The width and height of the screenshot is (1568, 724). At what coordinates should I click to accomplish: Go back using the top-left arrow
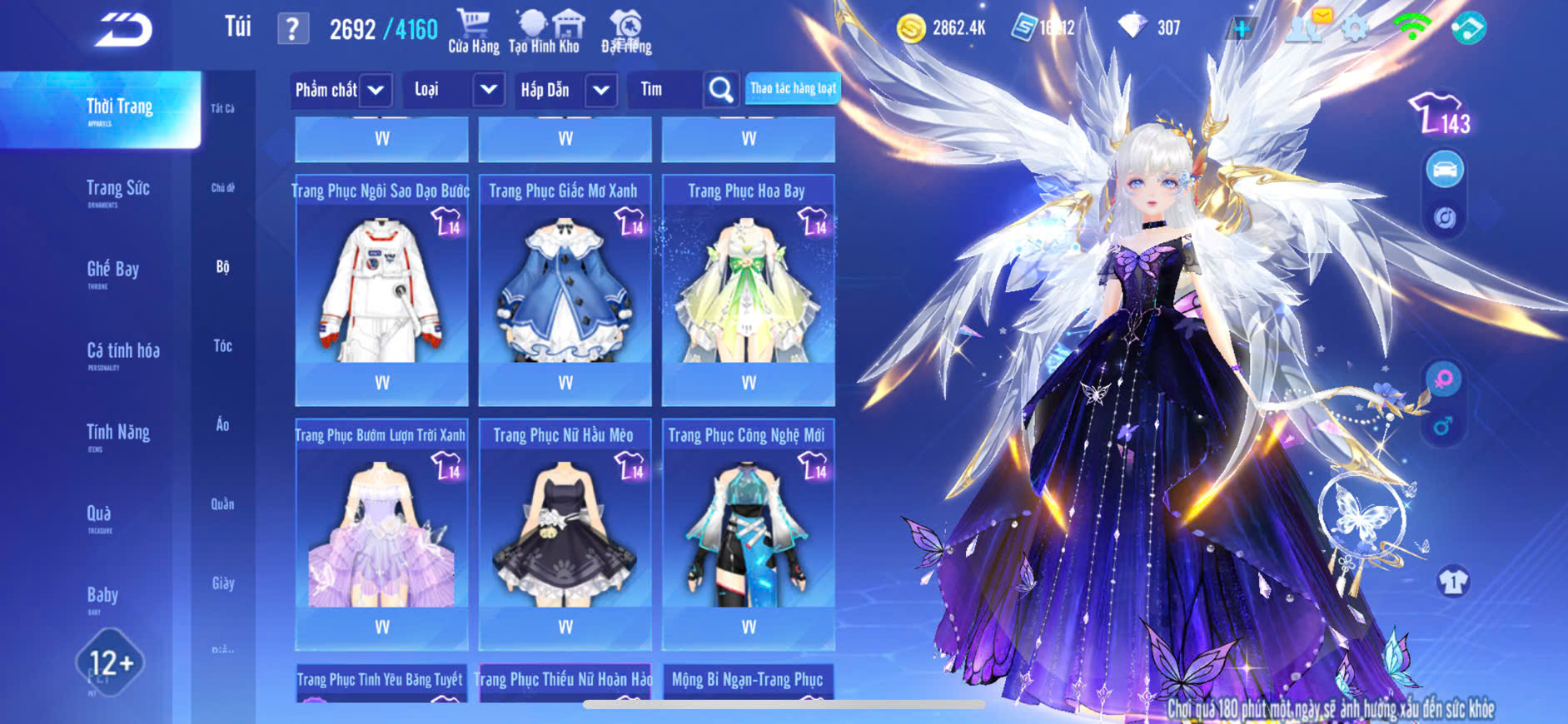(x=123, y=30)
